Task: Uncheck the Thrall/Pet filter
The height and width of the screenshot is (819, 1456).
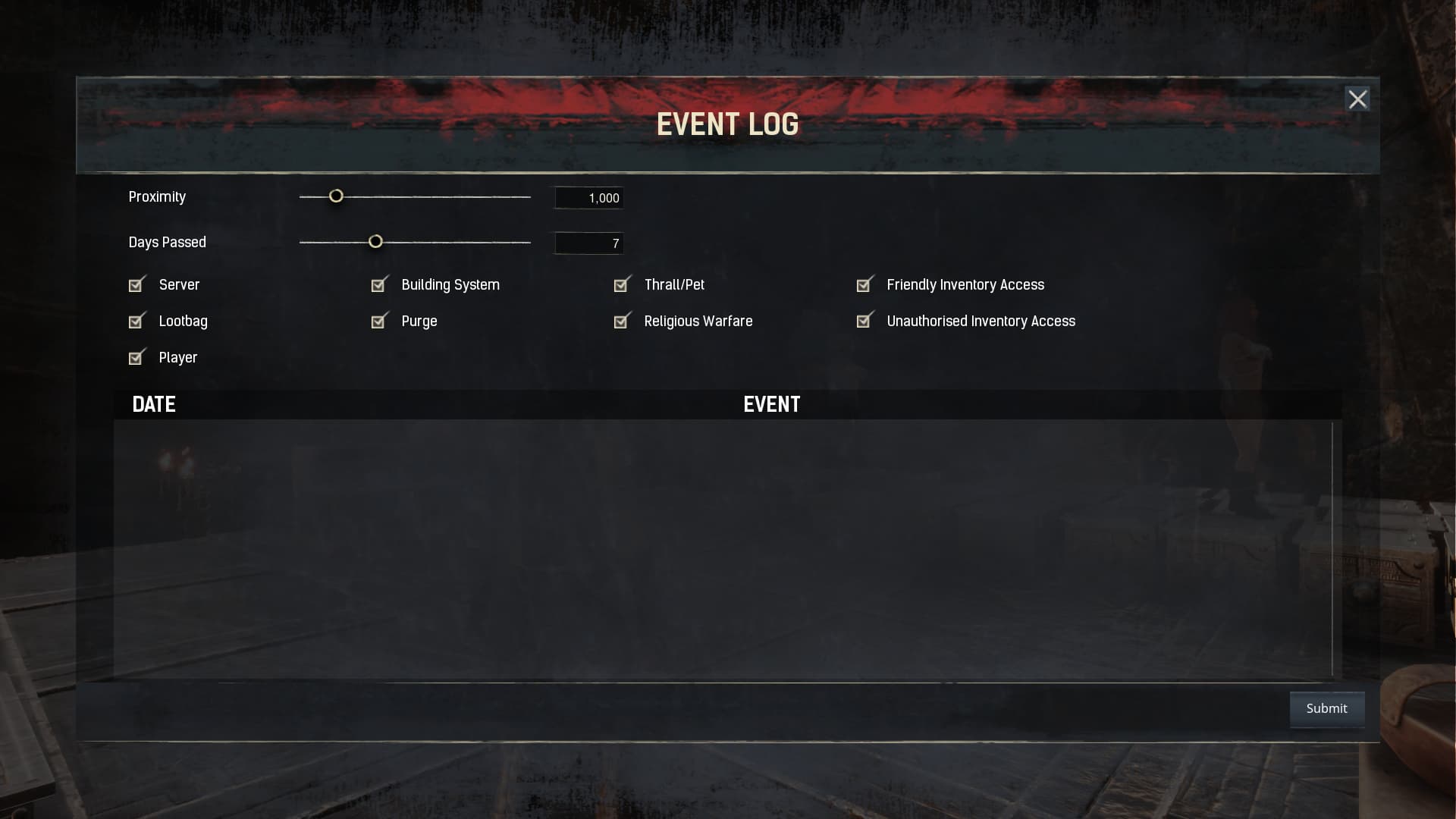Action: pyautogui.click(x=622, y=284)
